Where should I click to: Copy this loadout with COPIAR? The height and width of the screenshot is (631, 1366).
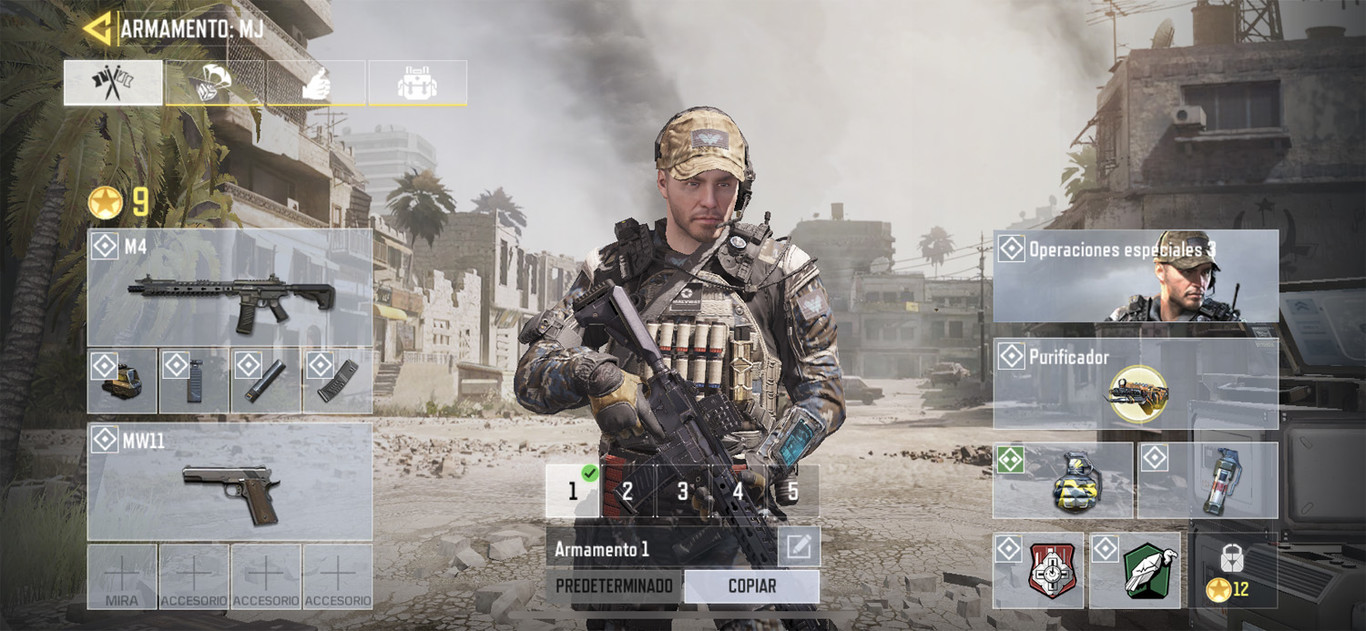point(751,586)
